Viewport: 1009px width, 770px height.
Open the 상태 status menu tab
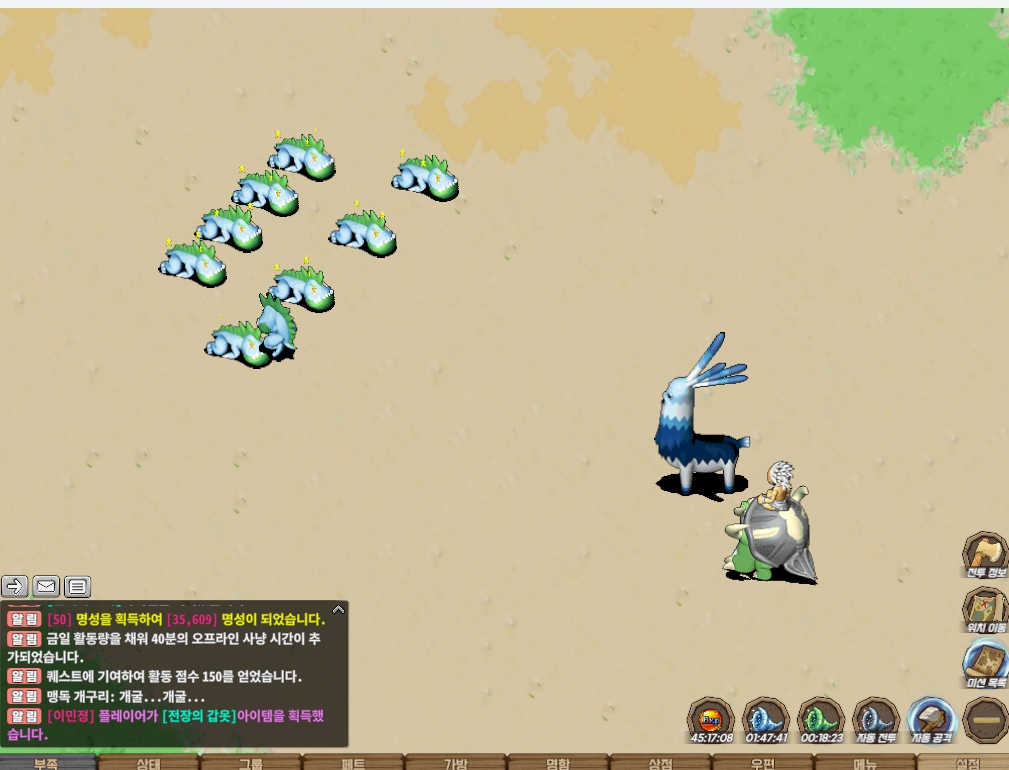click(x=149, y=763)
